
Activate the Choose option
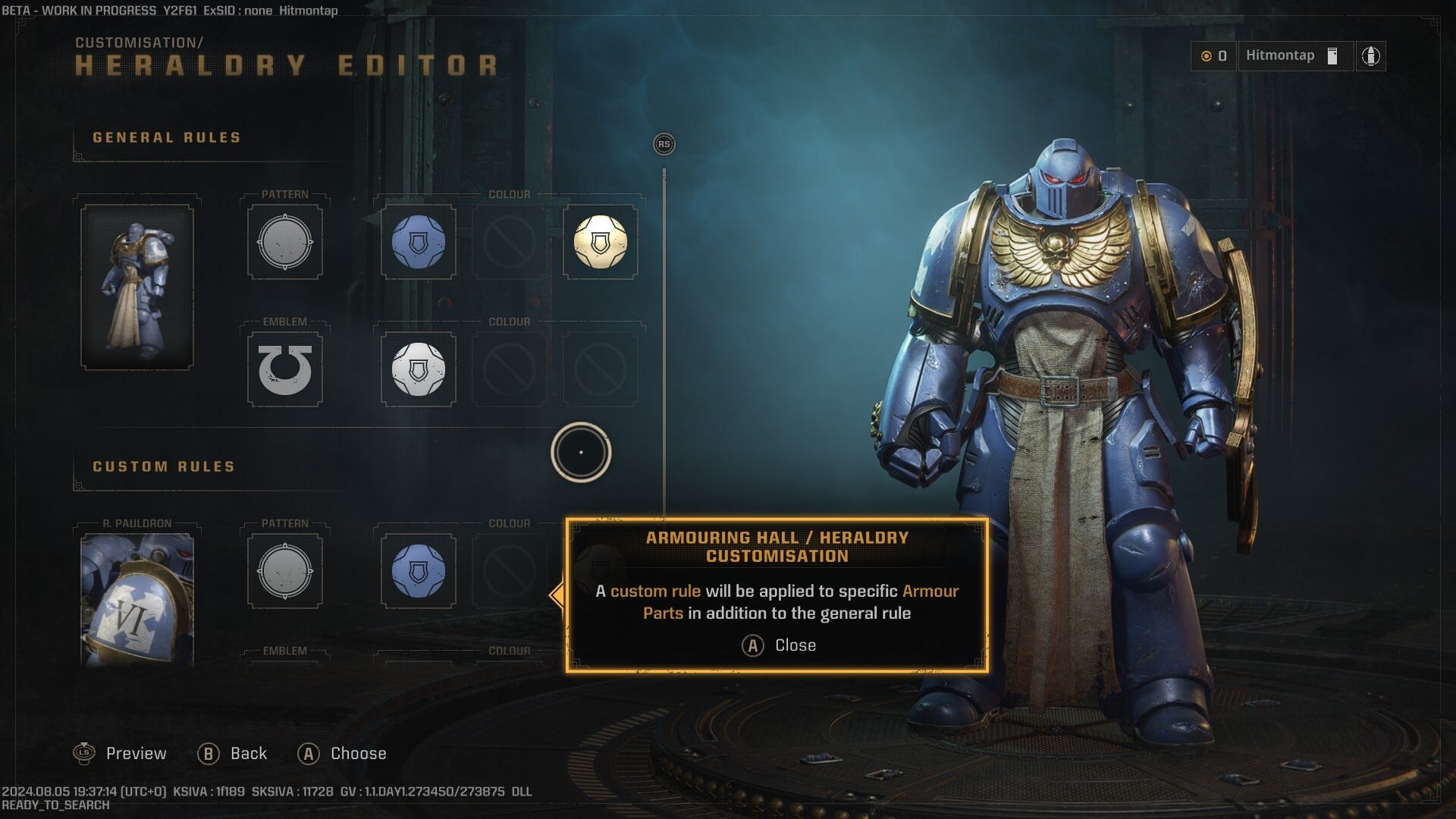tap(342, 754)
